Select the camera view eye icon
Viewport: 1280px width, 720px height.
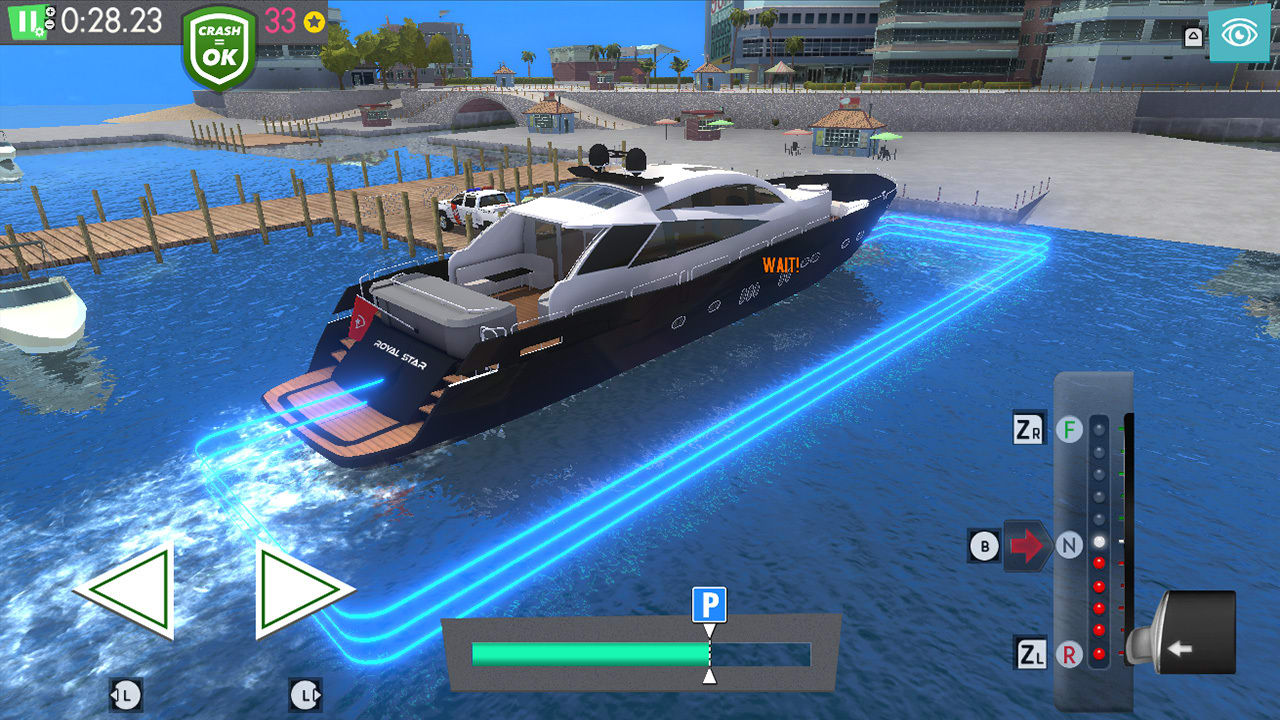[x=1240, y=35]
